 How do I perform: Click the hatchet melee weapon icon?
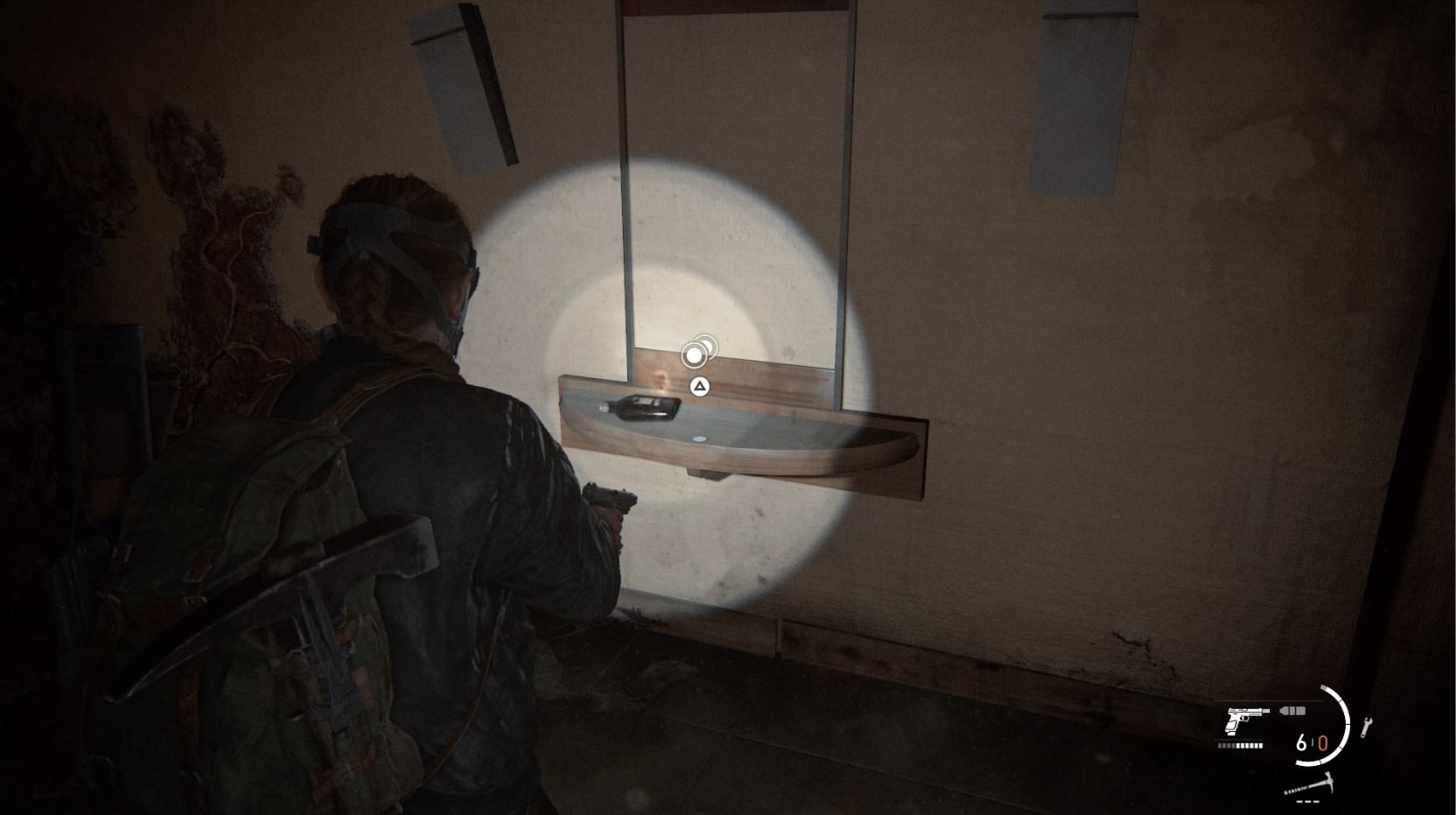point(1312,784)
